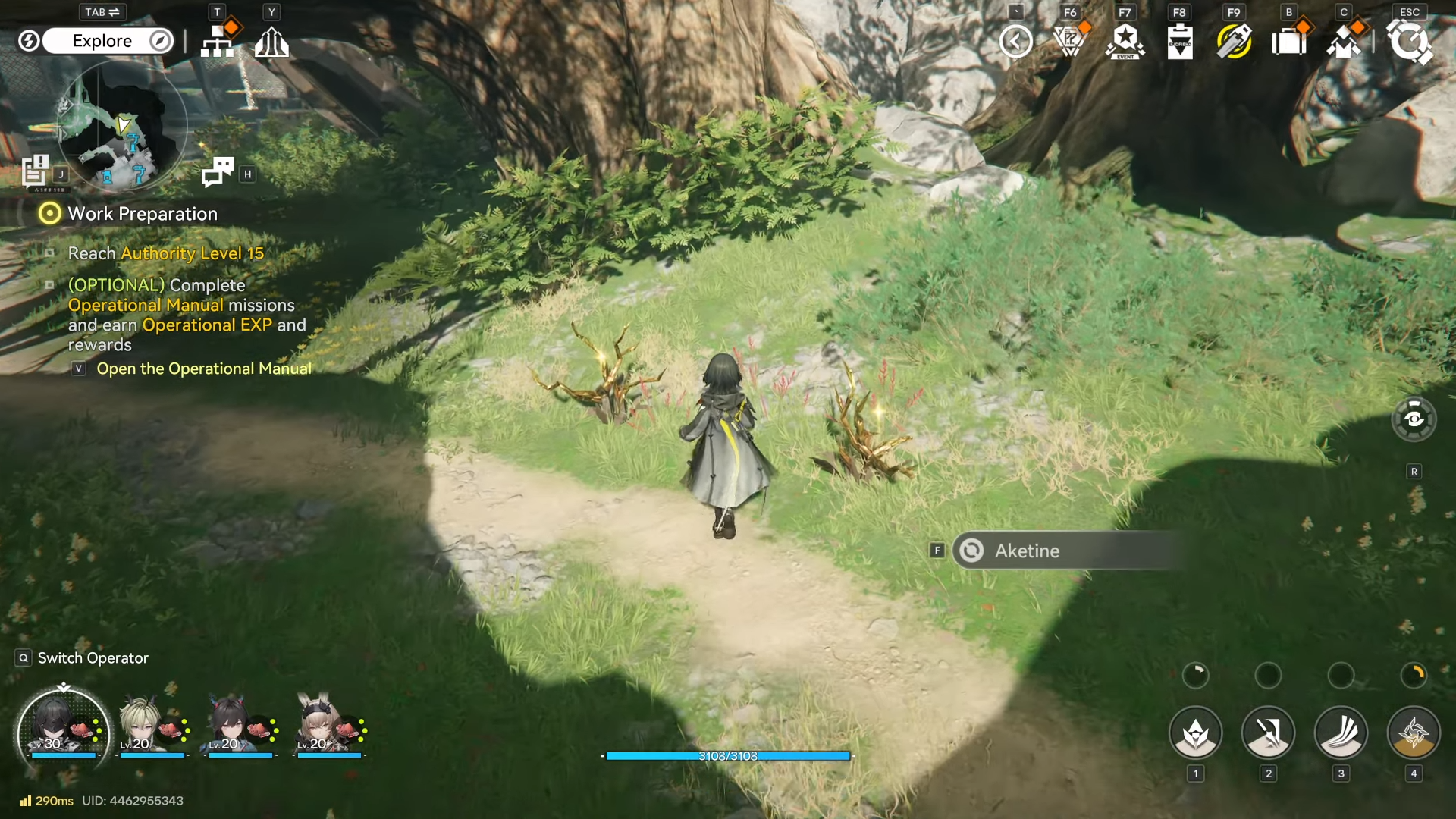Screen dimensions: 1456x819
Task: Open the chat speech-bubble icon
Action: 218,172
